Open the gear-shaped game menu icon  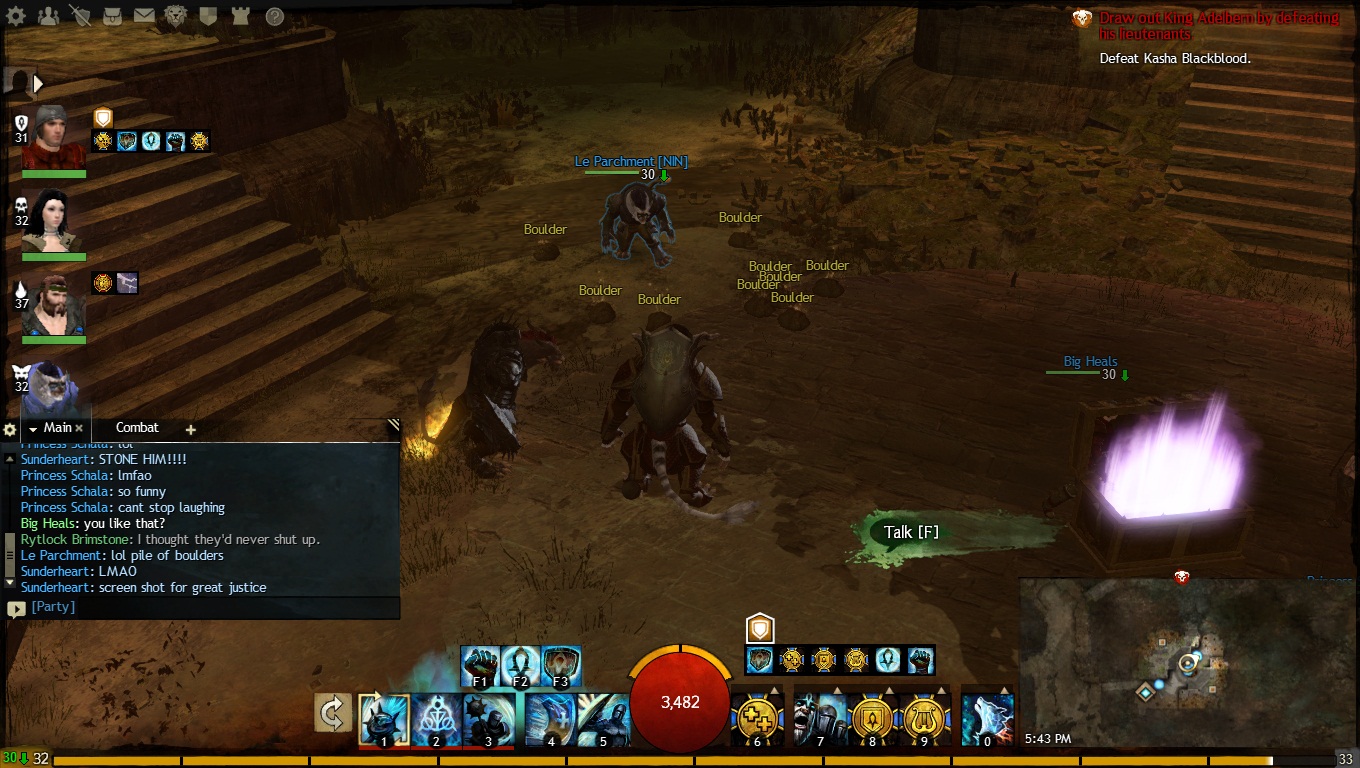point(15,16)
